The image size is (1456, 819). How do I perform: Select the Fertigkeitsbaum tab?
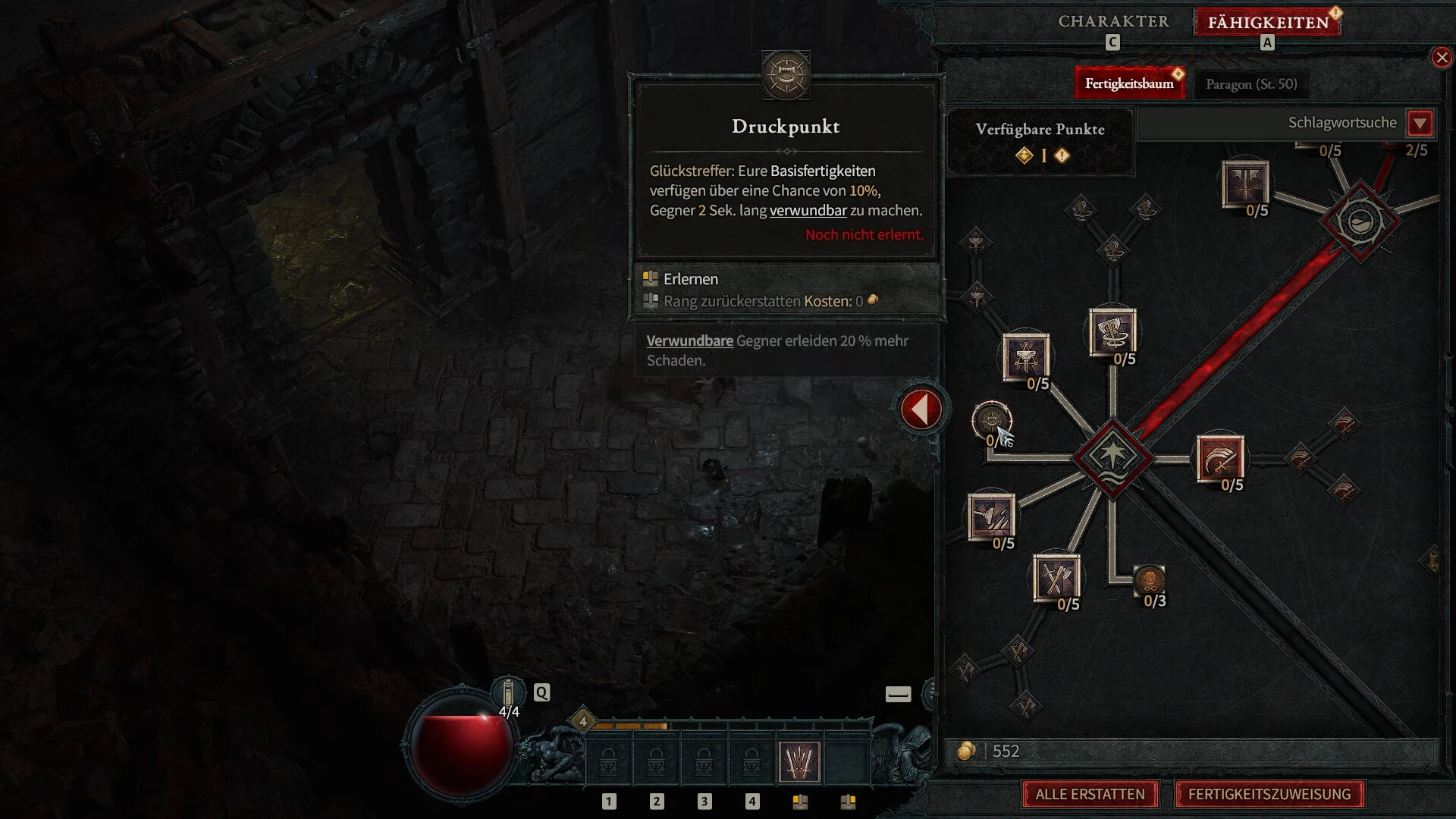pos(1128,83)
